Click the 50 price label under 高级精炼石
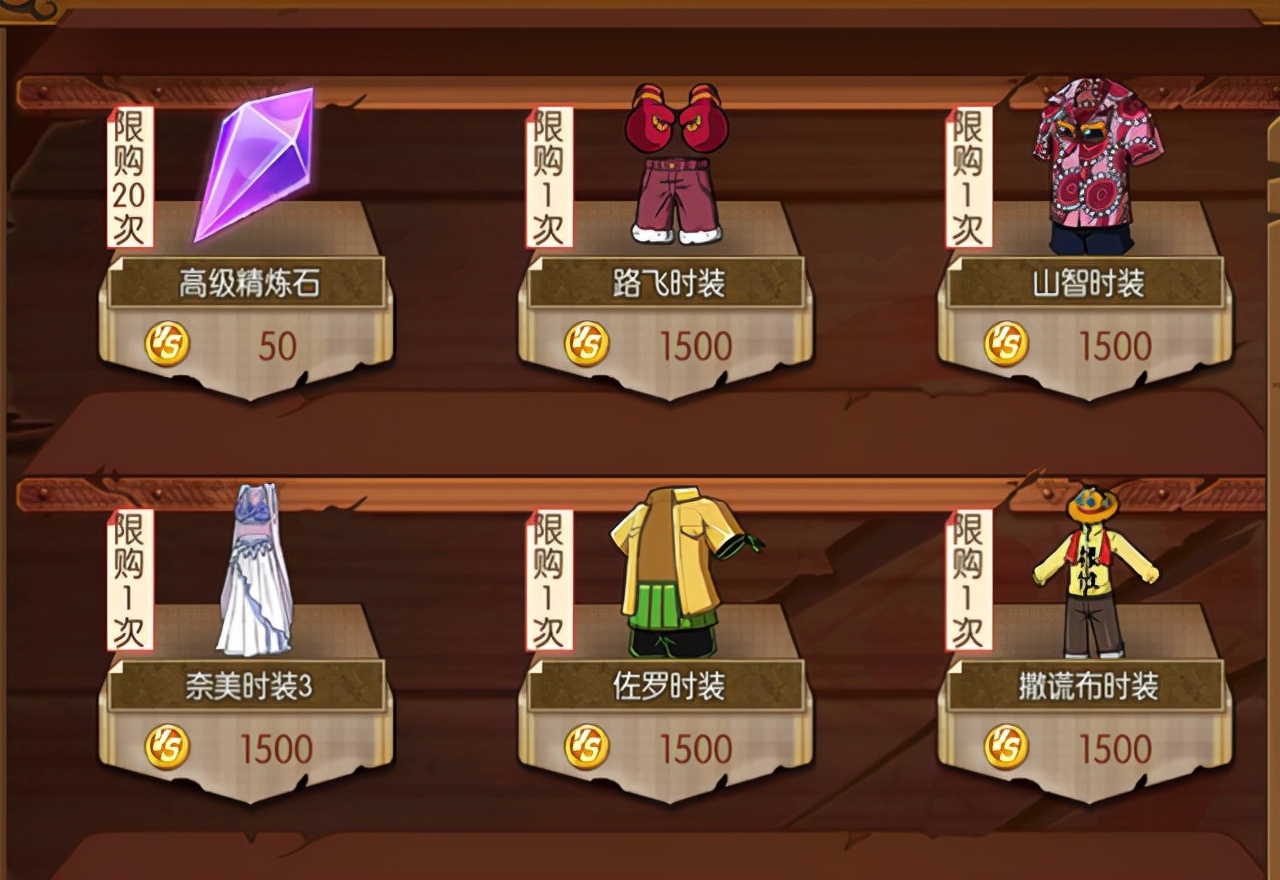Image resolution: width=1280 pixels, height=880 pixels. (x=280, y=345)
